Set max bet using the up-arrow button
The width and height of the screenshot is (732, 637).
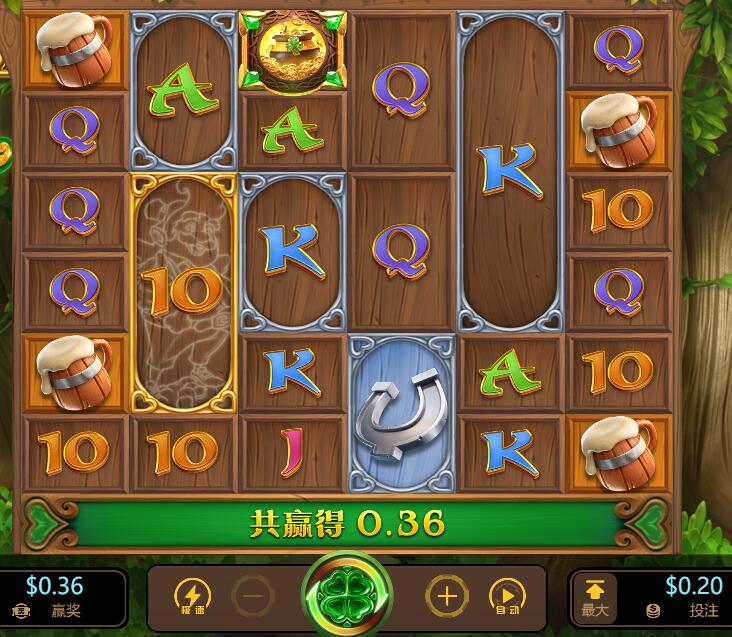[594, 597]
